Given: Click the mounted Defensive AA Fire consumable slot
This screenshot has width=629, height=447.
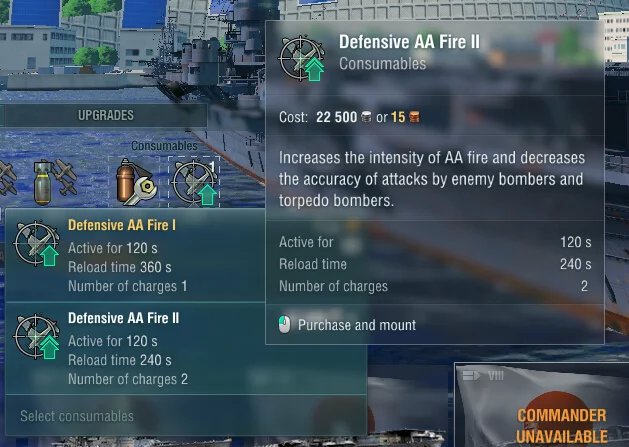Looking at the screenshot, I should [193, 180].
